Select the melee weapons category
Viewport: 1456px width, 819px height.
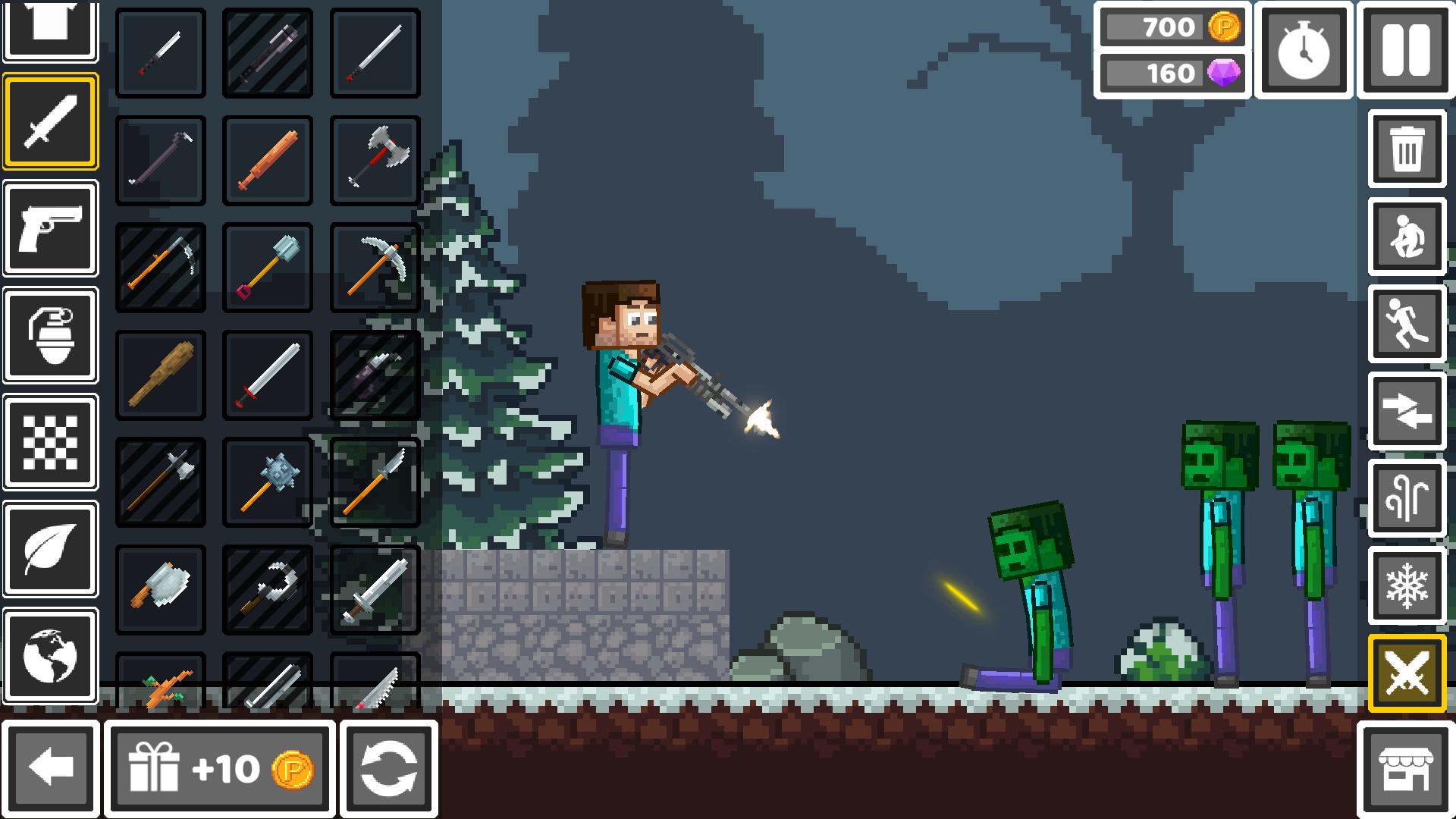click(51, 121)
